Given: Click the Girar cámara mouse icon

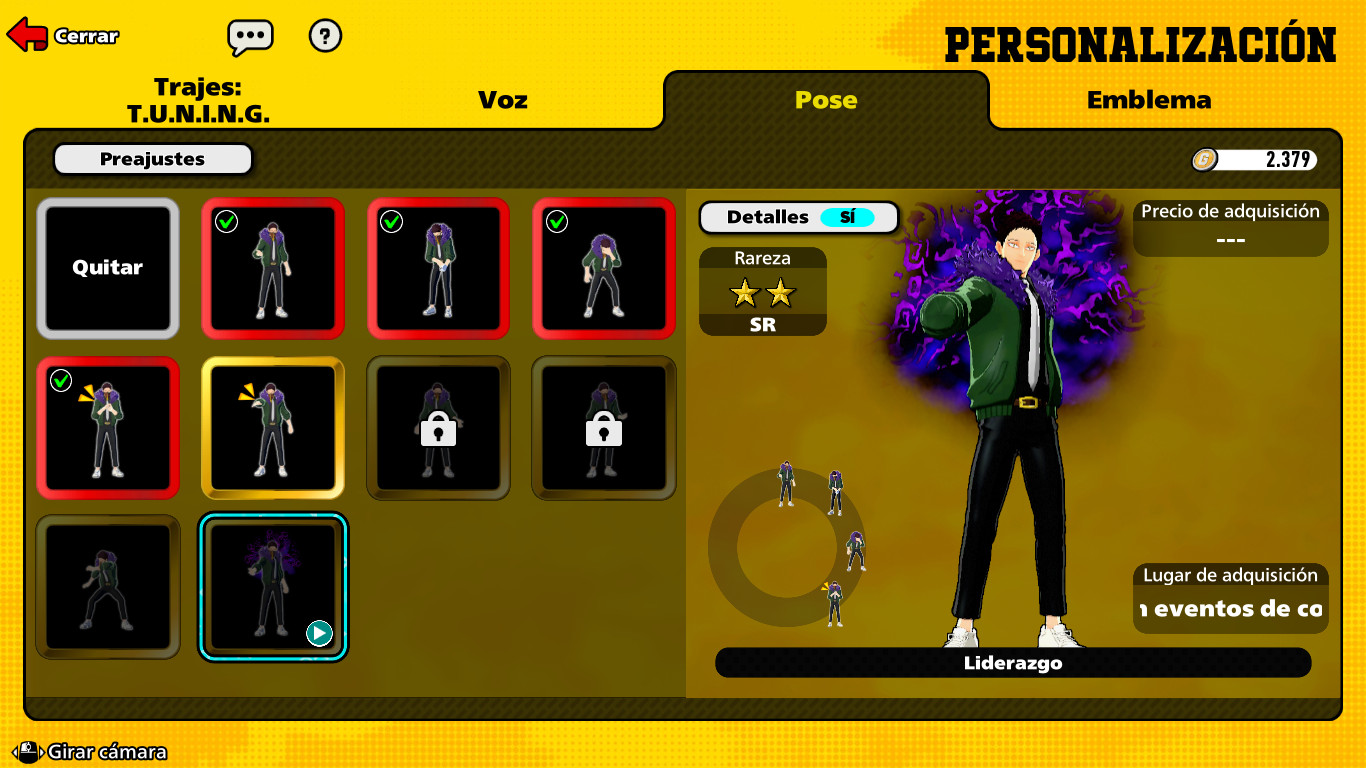Looking at the screenshot, I should (29, 750).
